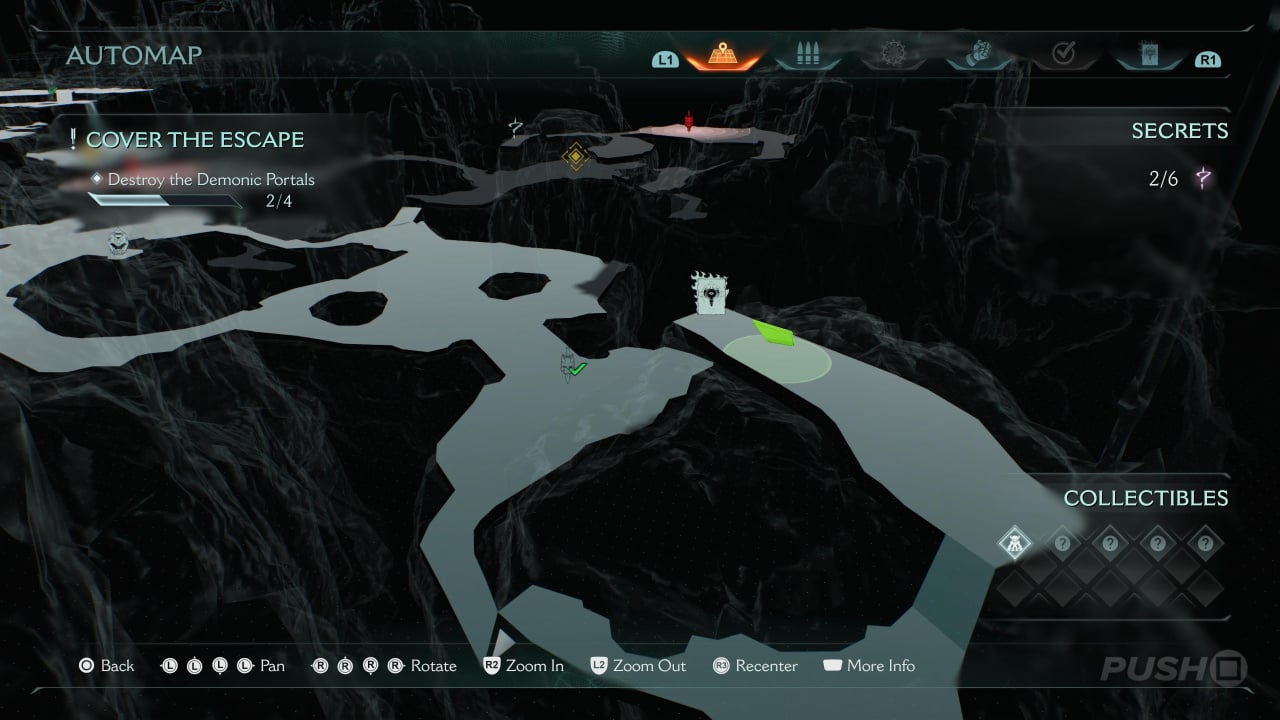The image size is (1280, 720).
Task: Select the secret question mark marker on the map
Action: pyautogui.click(x=515, y=127)
